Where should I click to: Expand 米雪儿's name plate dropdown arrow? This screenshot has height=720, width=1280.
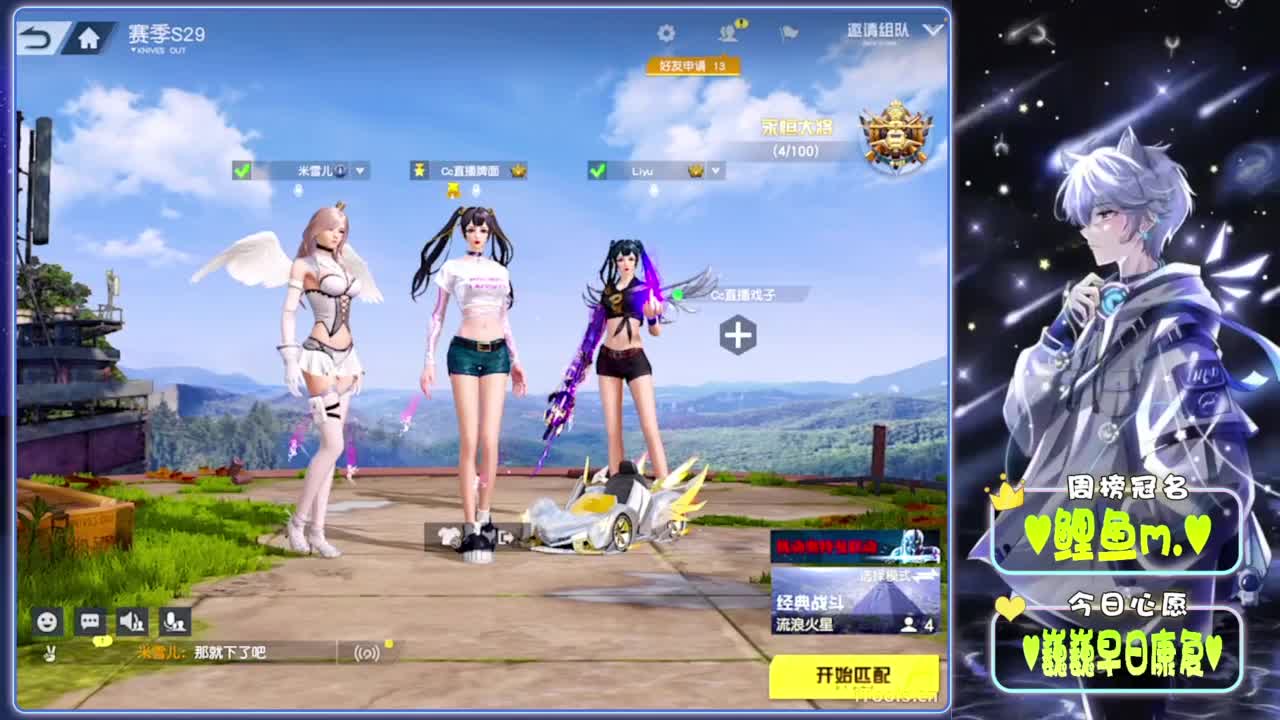point(358,170)
